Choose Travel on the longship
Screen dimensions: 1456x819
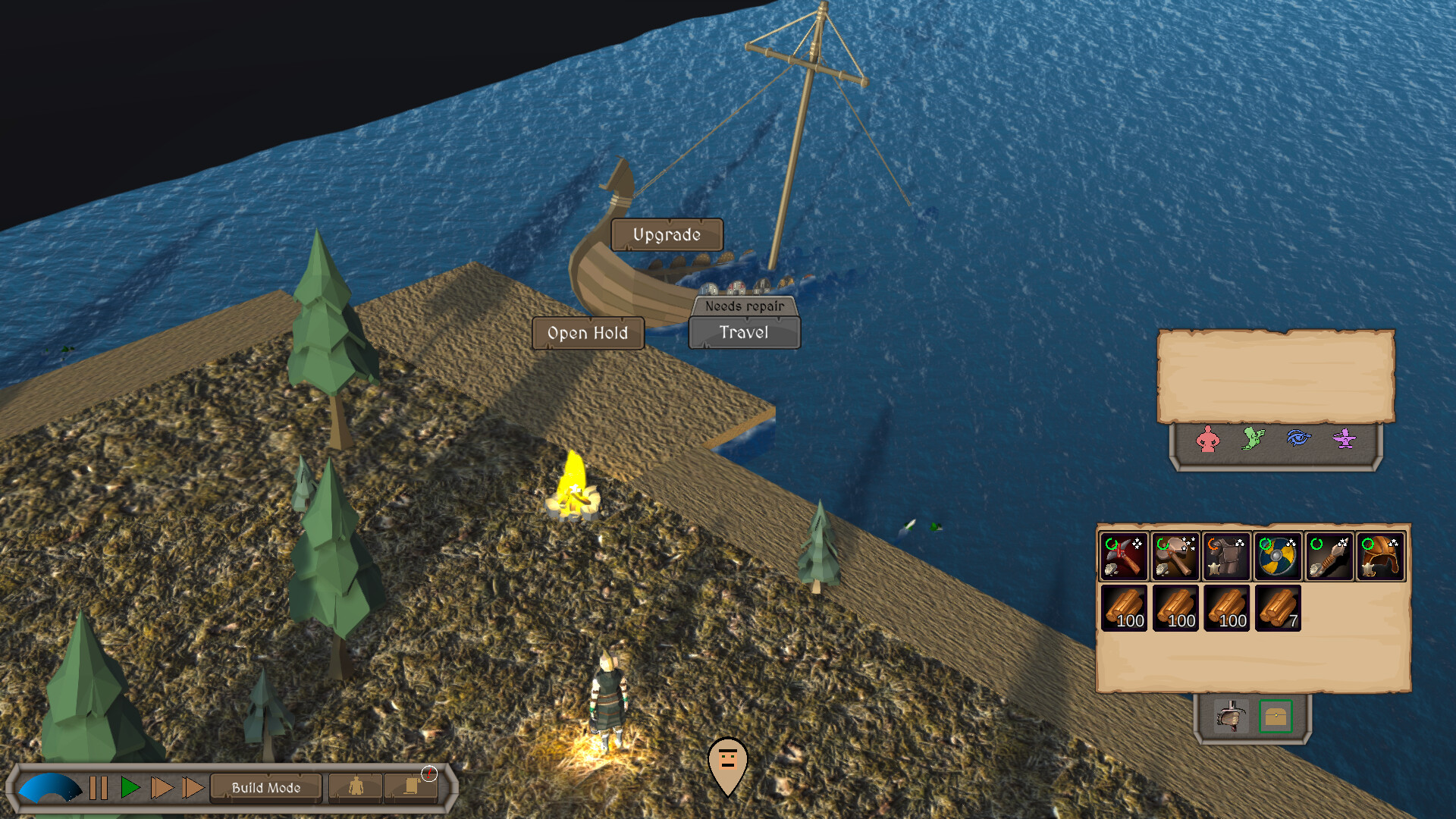tap(744, 333)
